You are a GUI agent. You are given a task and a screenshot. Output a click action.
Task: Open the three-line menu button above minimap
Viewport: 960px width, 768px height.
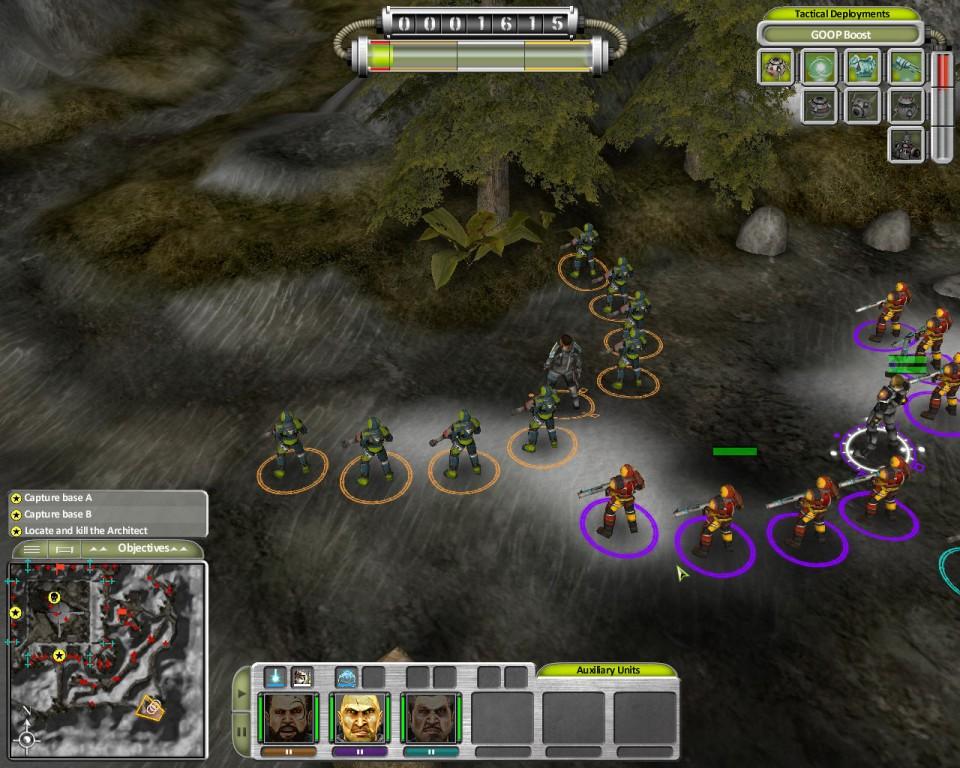(x=32, y=549)
